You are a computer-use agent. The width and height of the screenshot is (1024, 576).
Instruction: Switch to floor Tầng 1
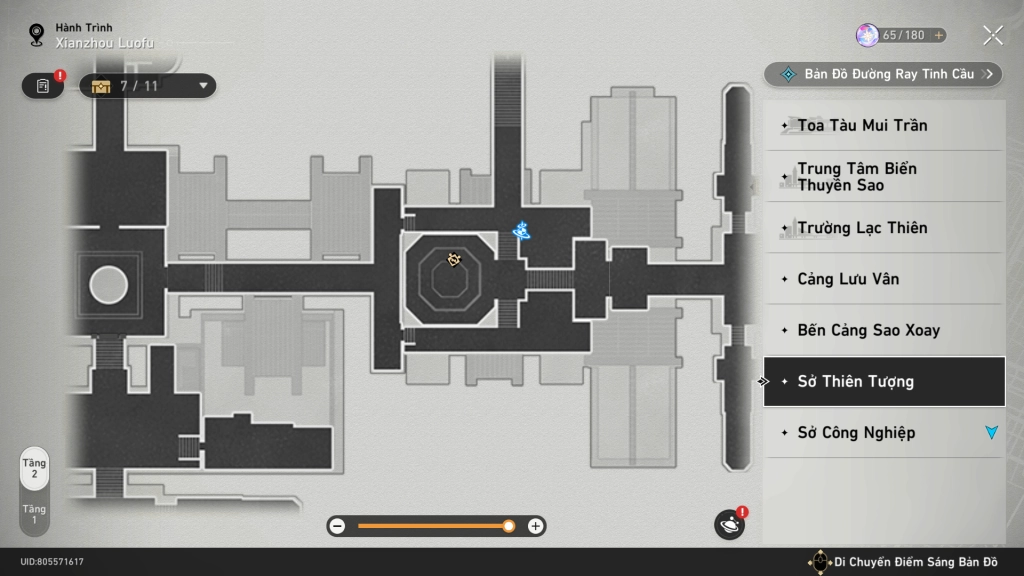[x=34, y=514]
